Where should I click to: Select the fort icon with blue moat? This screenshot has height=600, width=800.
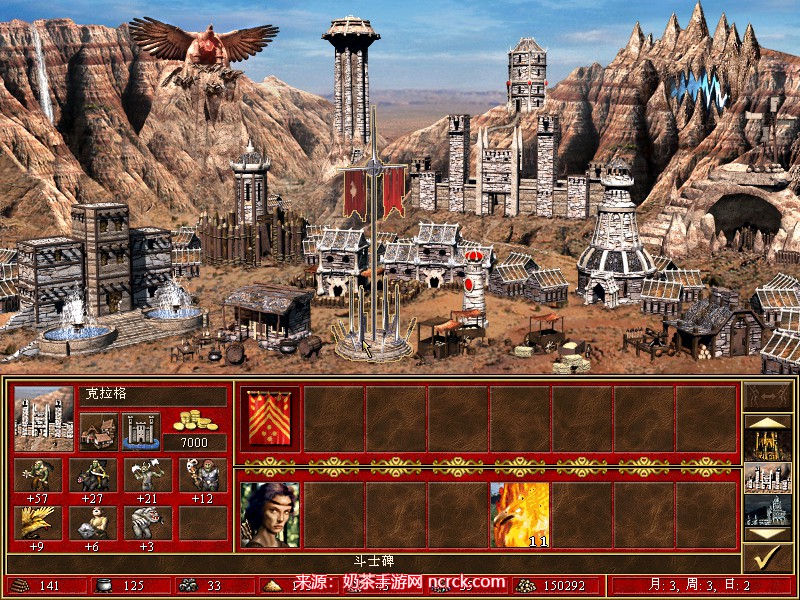(140, 433)
